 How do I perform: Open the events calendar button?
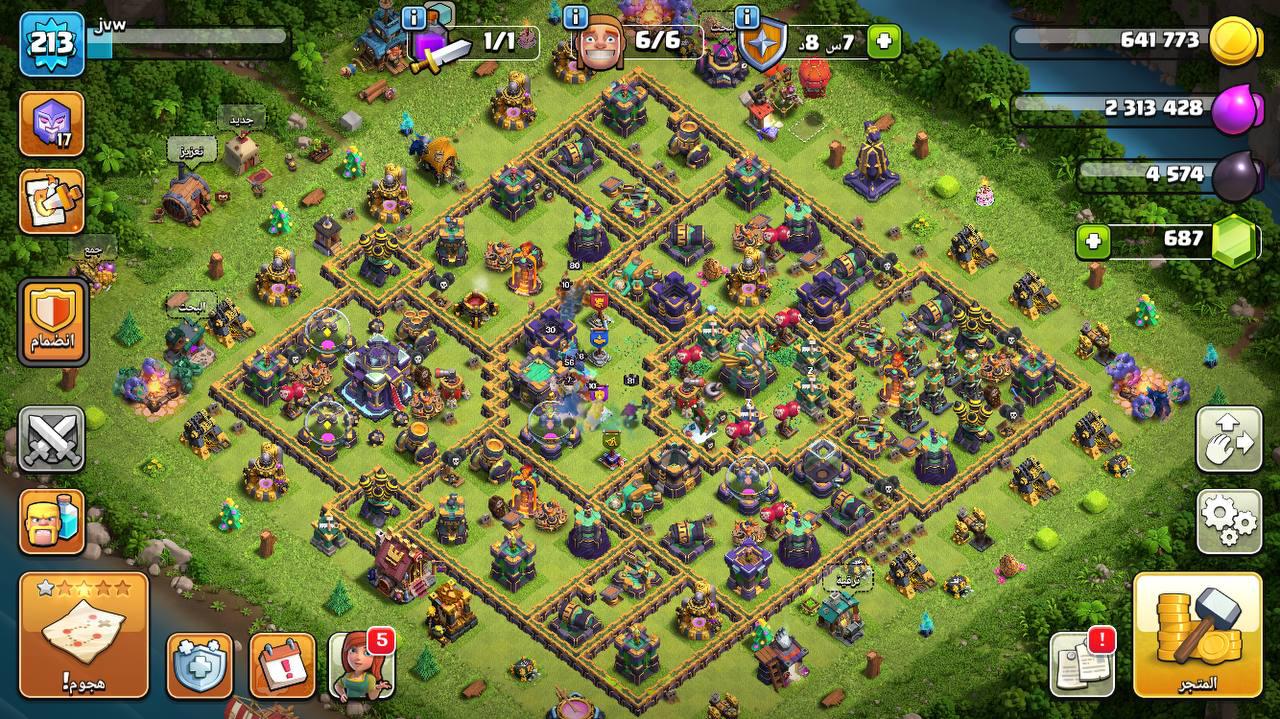pos(282,664)
